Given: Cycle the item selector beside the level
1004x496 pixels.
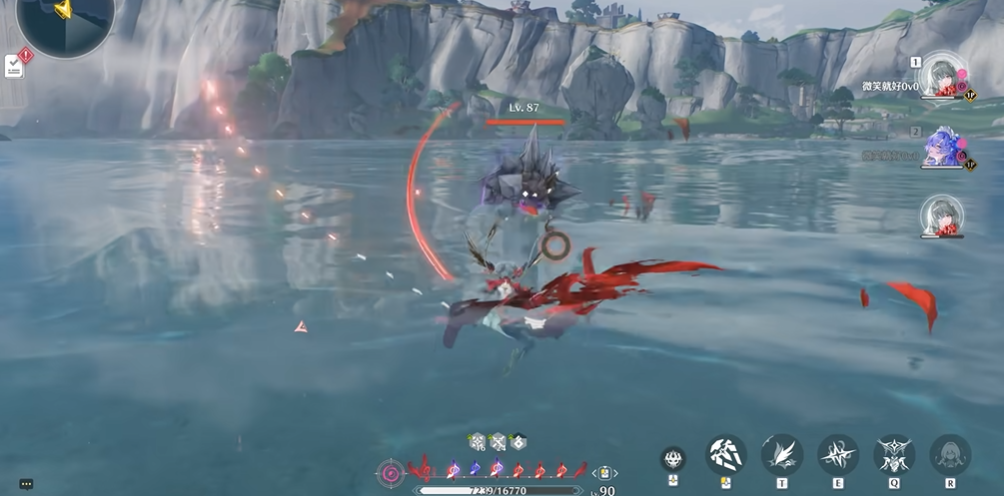Looking at the screenshot, I should pos(604,473).
